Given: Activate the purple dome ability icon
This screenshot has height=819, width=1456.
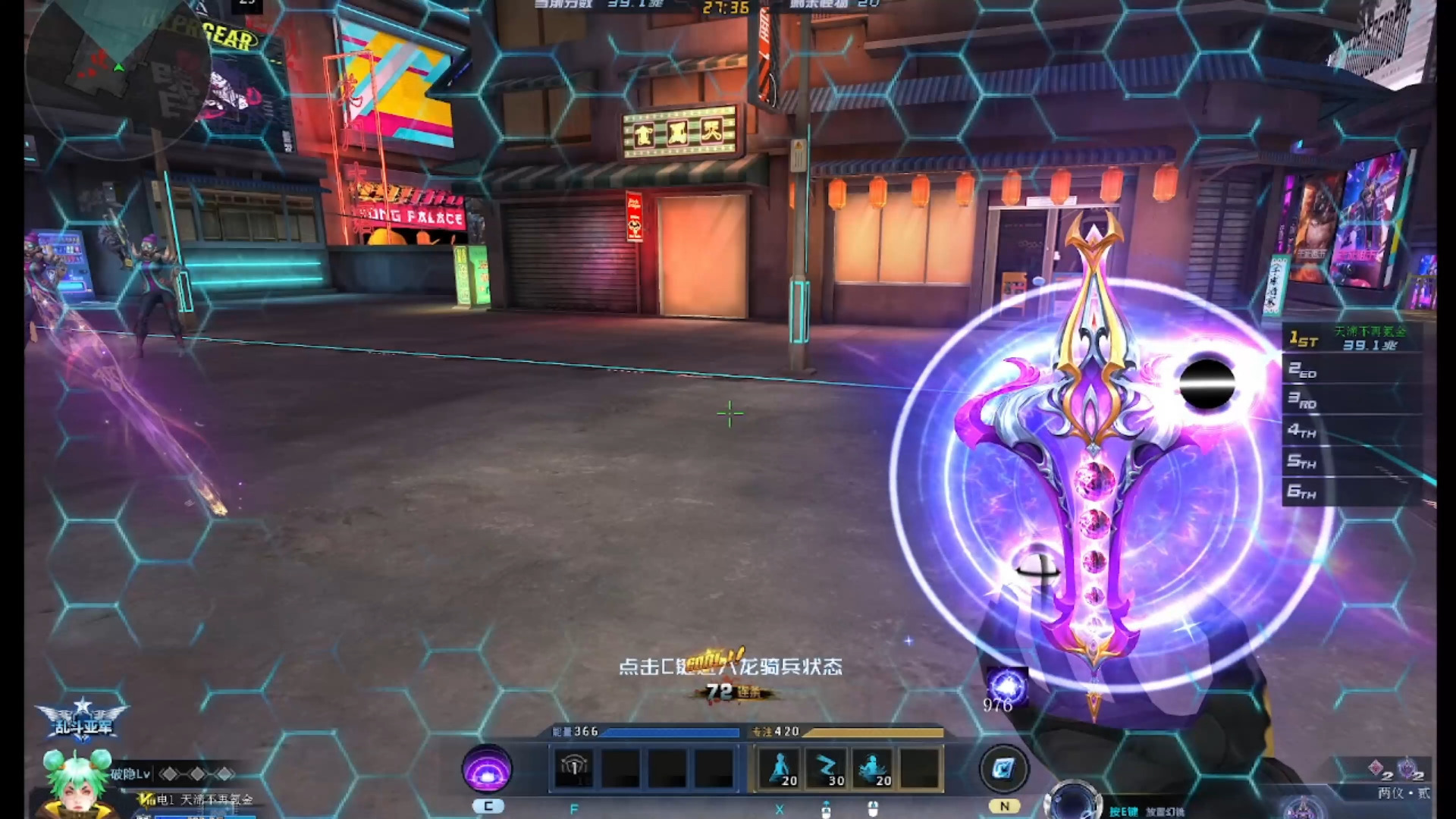Looking at the screenshot, I should click(487, 768).
